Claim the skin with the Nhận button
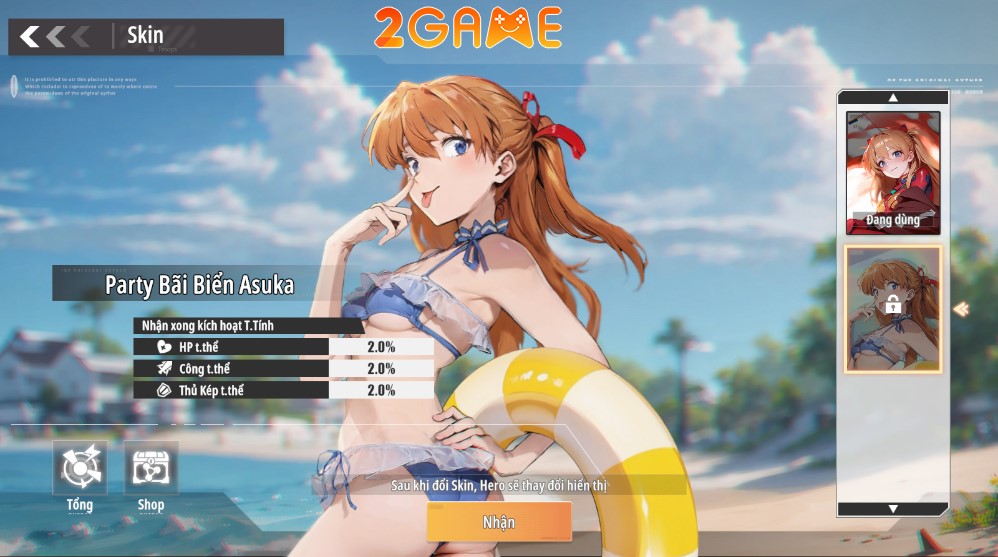The width and height of the screenshot is (998, 557). pos(499,522)
